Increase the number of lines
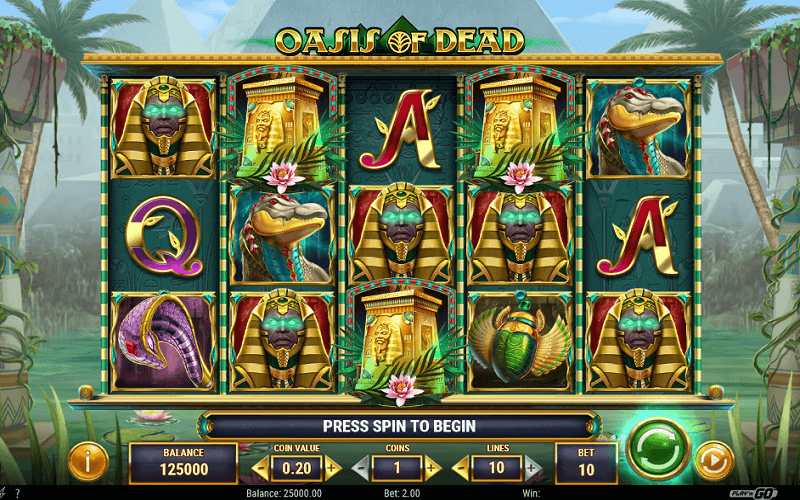Screen dimensions: 800x500 [x=533, y=466]
